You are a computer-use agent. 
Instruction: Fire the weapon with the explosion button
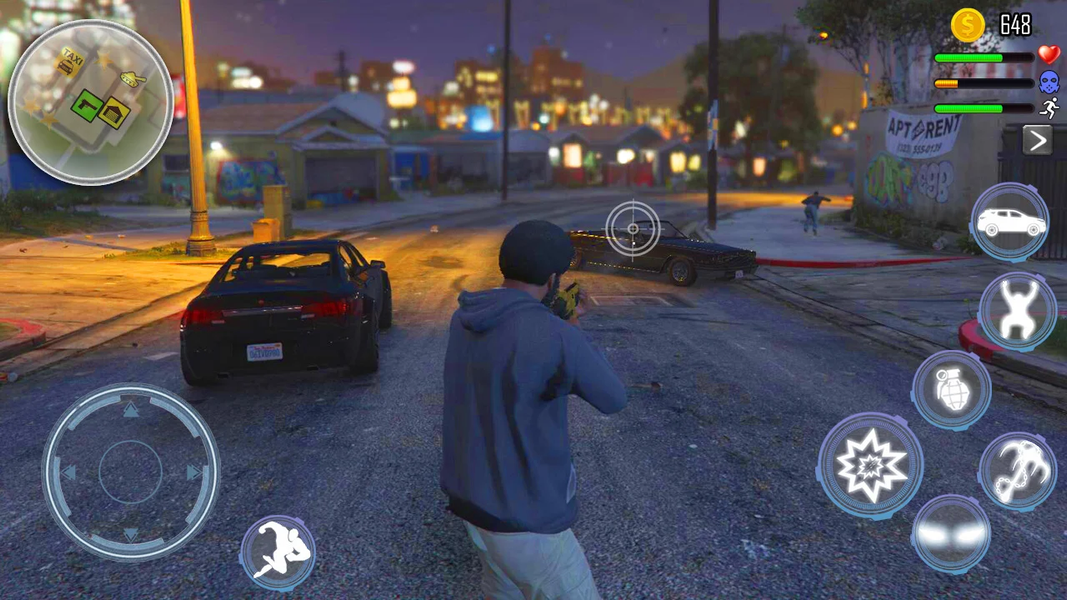870,465
